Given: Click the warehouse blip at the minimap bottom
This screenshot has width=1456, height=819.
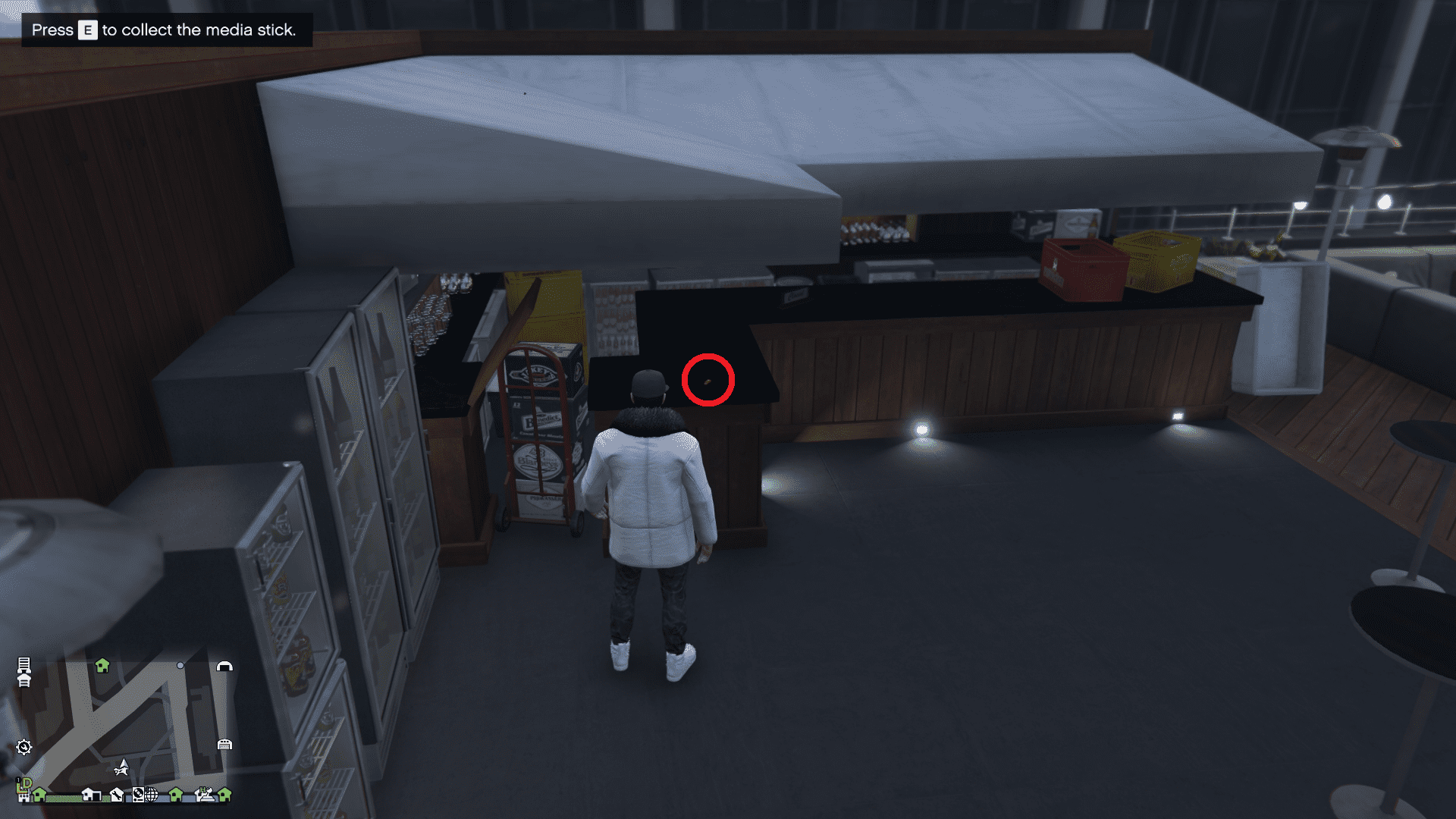Looking at the screenshot, I should click(92, 795).
